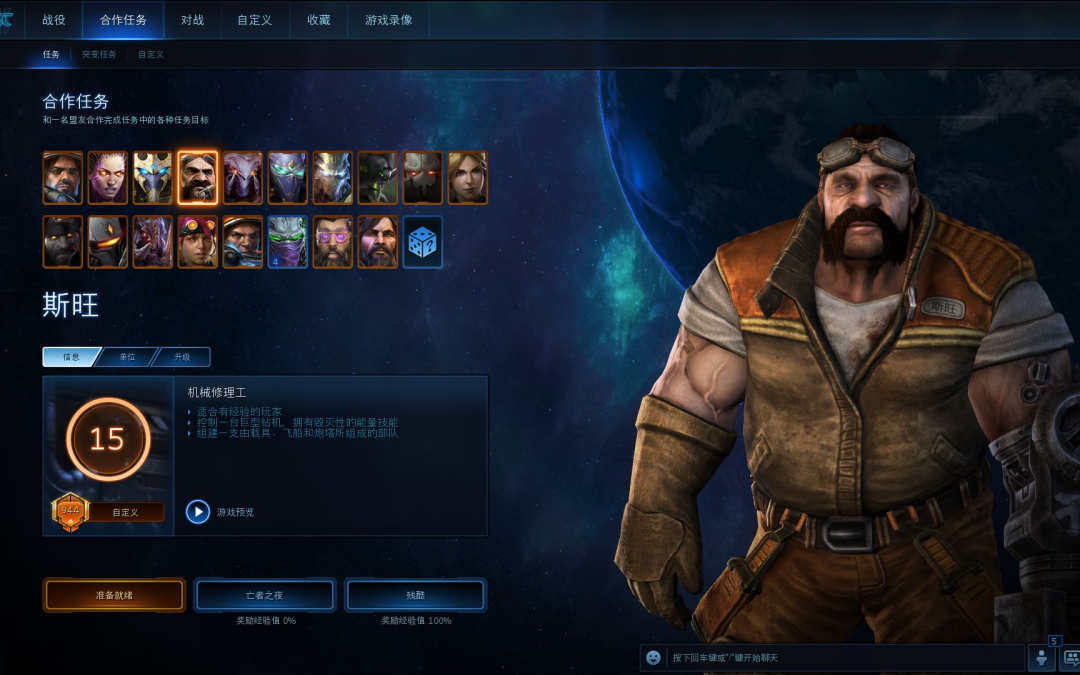
Task: Select the Nova commander portrait
Action: (467, 178)
